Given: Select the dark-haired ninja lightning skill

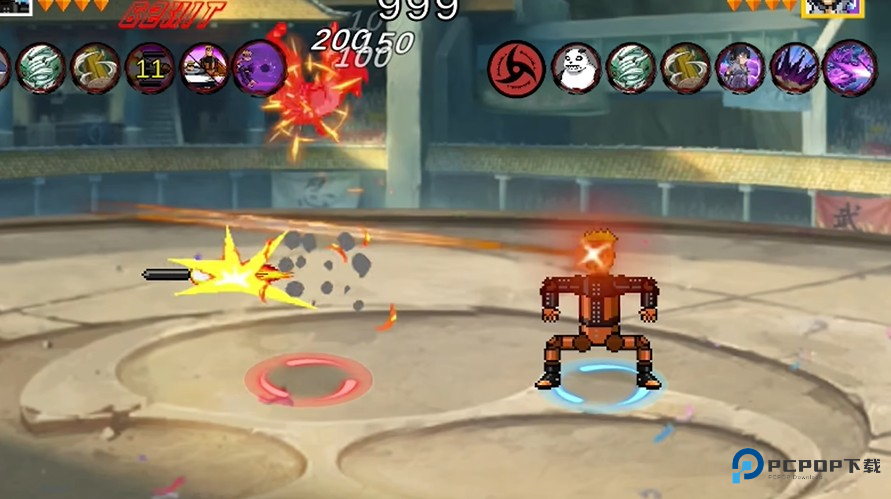Looking at the screenshot, I should pos(740,69).
